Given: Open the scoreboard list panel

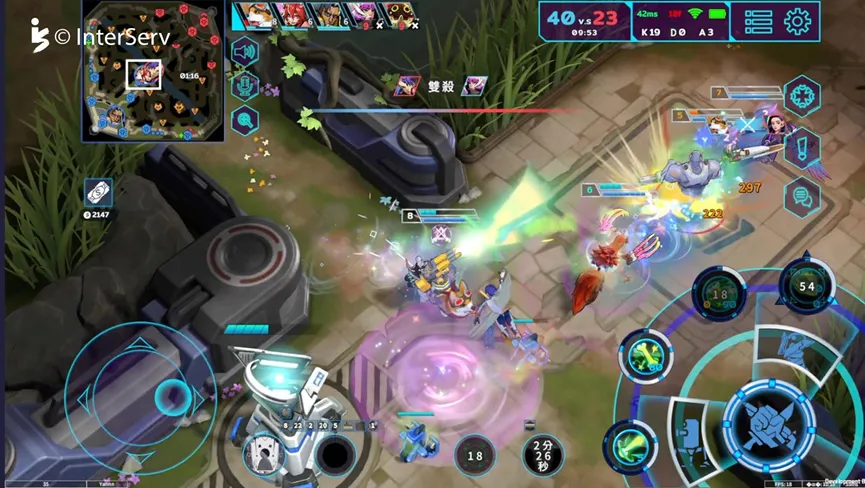Looking at the screenshot, I should [758, 21].
